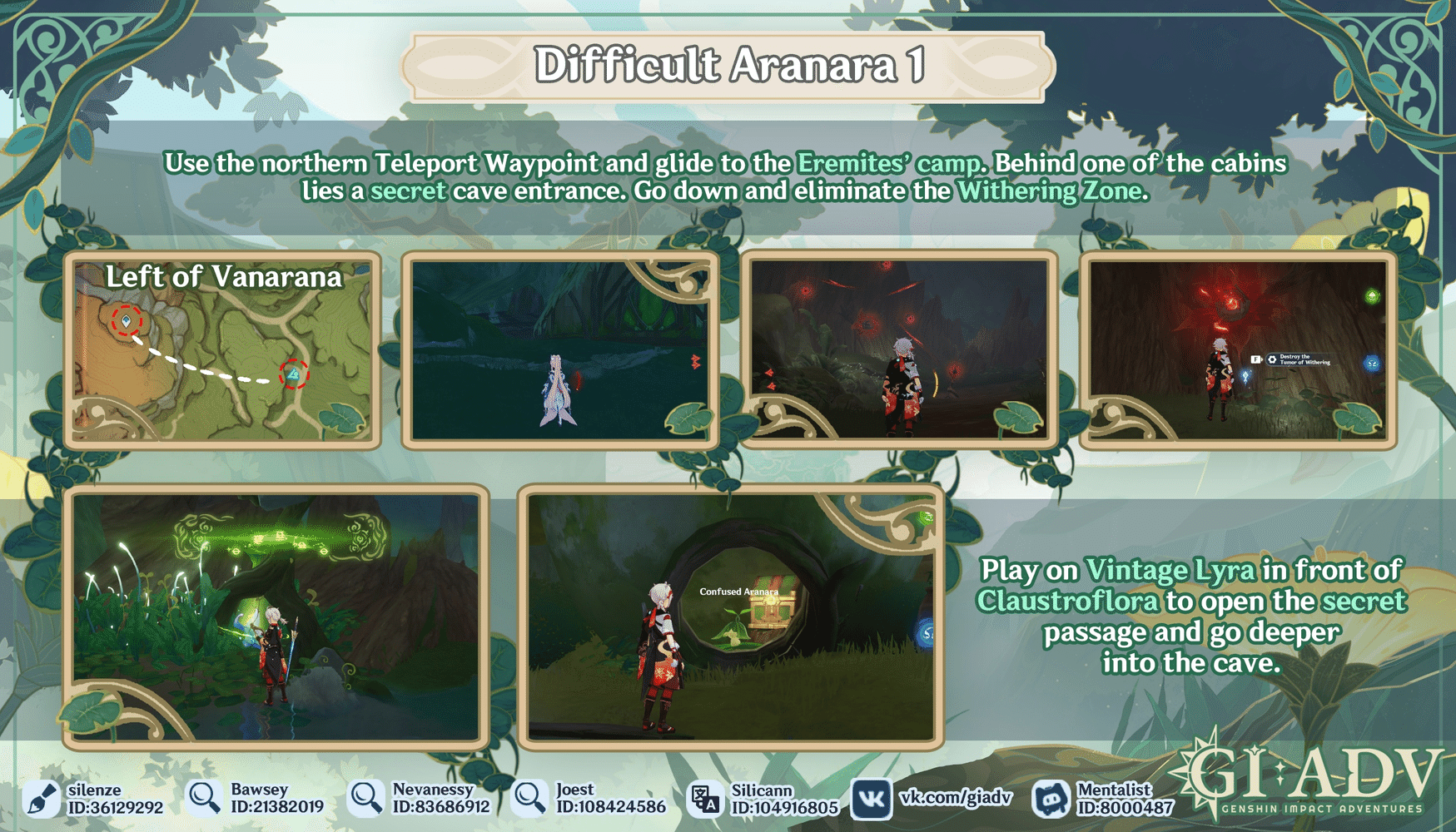1456x832 pixels.
Task: Select the blue elemental skill icon showing S2
Action: pyautogui.click(x=1373, y=364)
